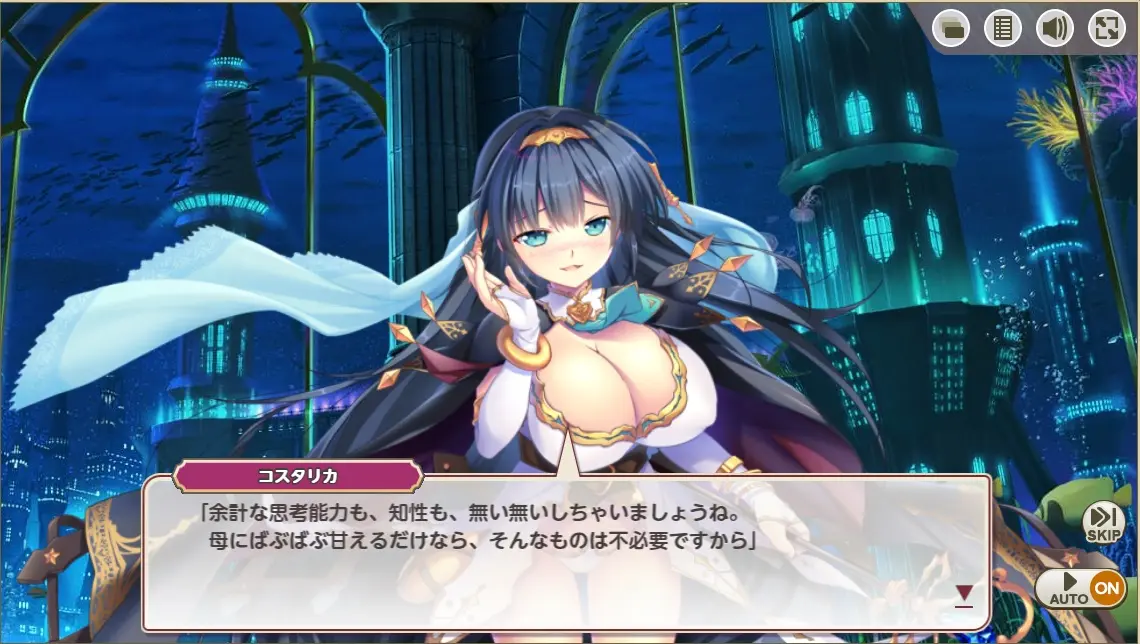Viewport: 1140px width, 644px height.
Task: Switch to fullscreen with the expand-arrows icon
Action: coord(1107,28)
